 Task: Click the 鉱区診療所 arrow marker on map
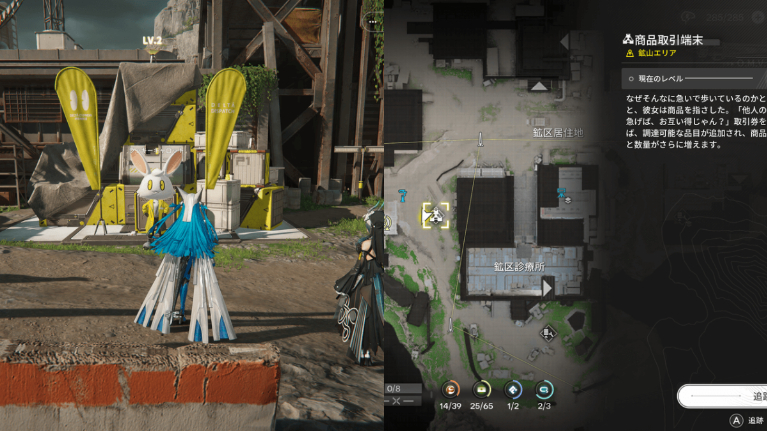[547, 288]
